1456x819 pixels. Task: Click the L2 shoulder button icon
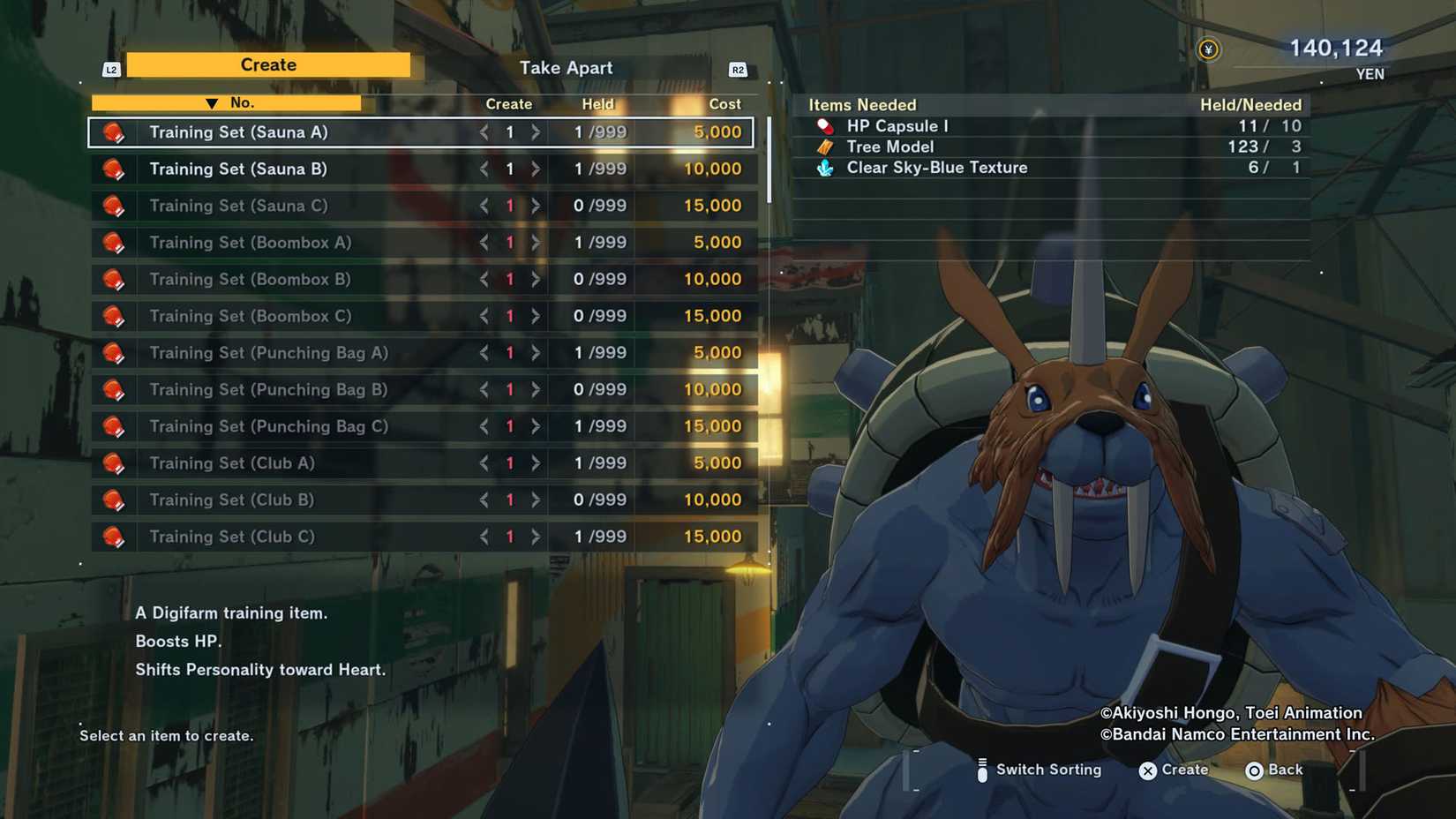(x=110, y=68)
